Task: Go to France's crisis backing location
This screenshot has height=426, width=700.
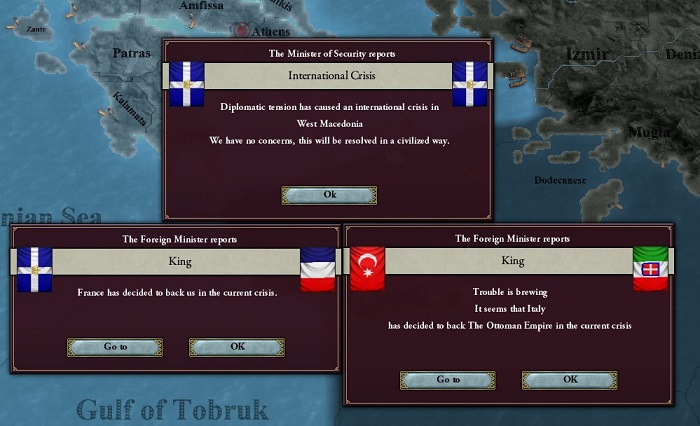Action: [x=115, y=347]
